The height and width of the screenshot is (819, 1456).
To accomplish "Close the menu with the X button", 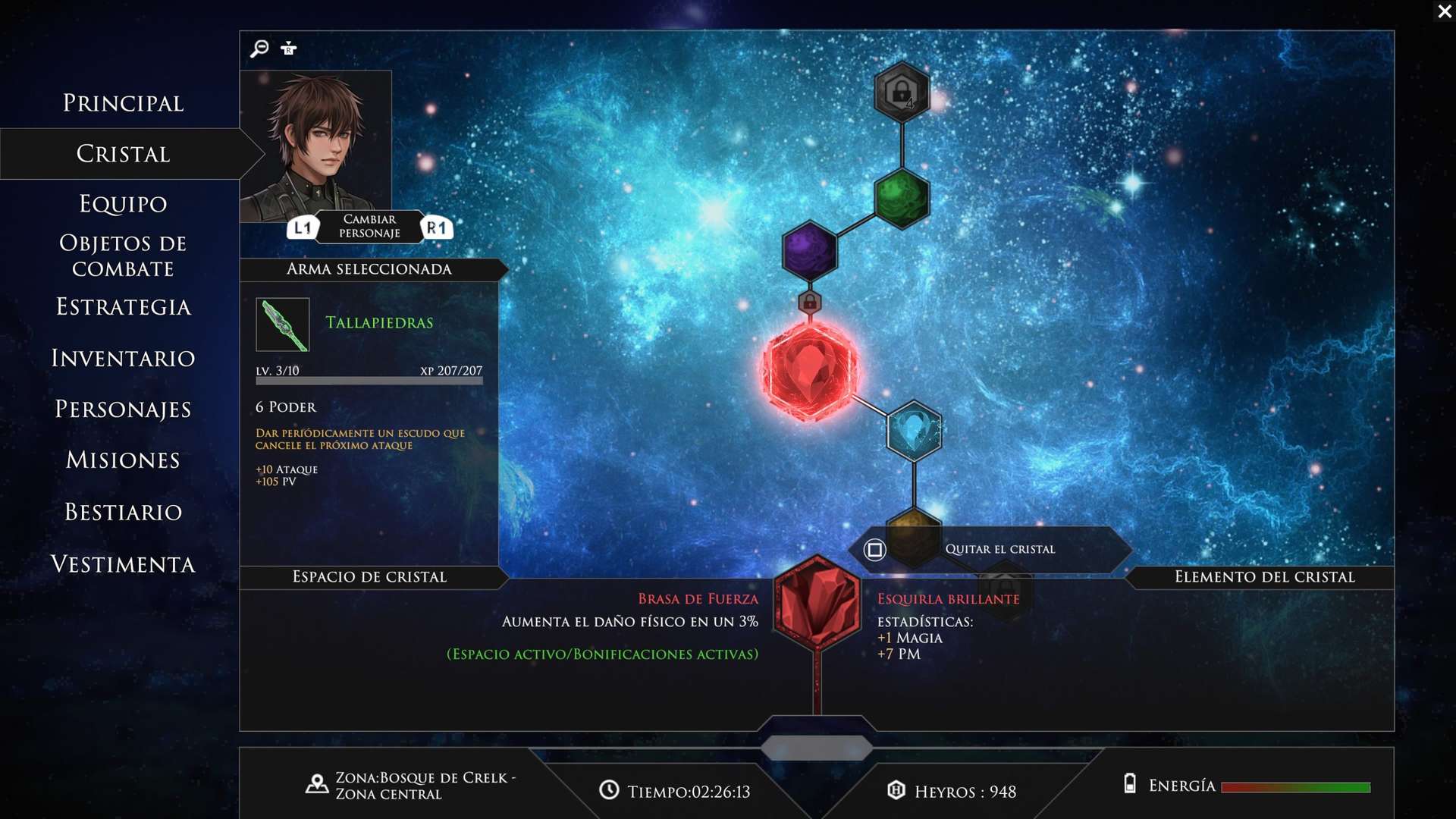I will (1444, 11).
